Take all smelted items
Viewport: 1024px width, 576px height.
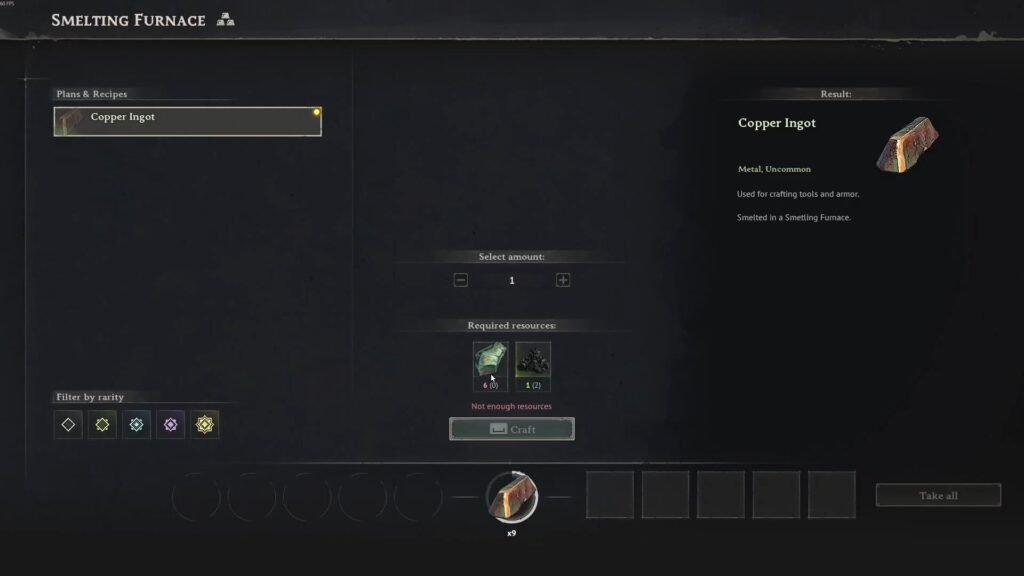[x=938, y=495]
